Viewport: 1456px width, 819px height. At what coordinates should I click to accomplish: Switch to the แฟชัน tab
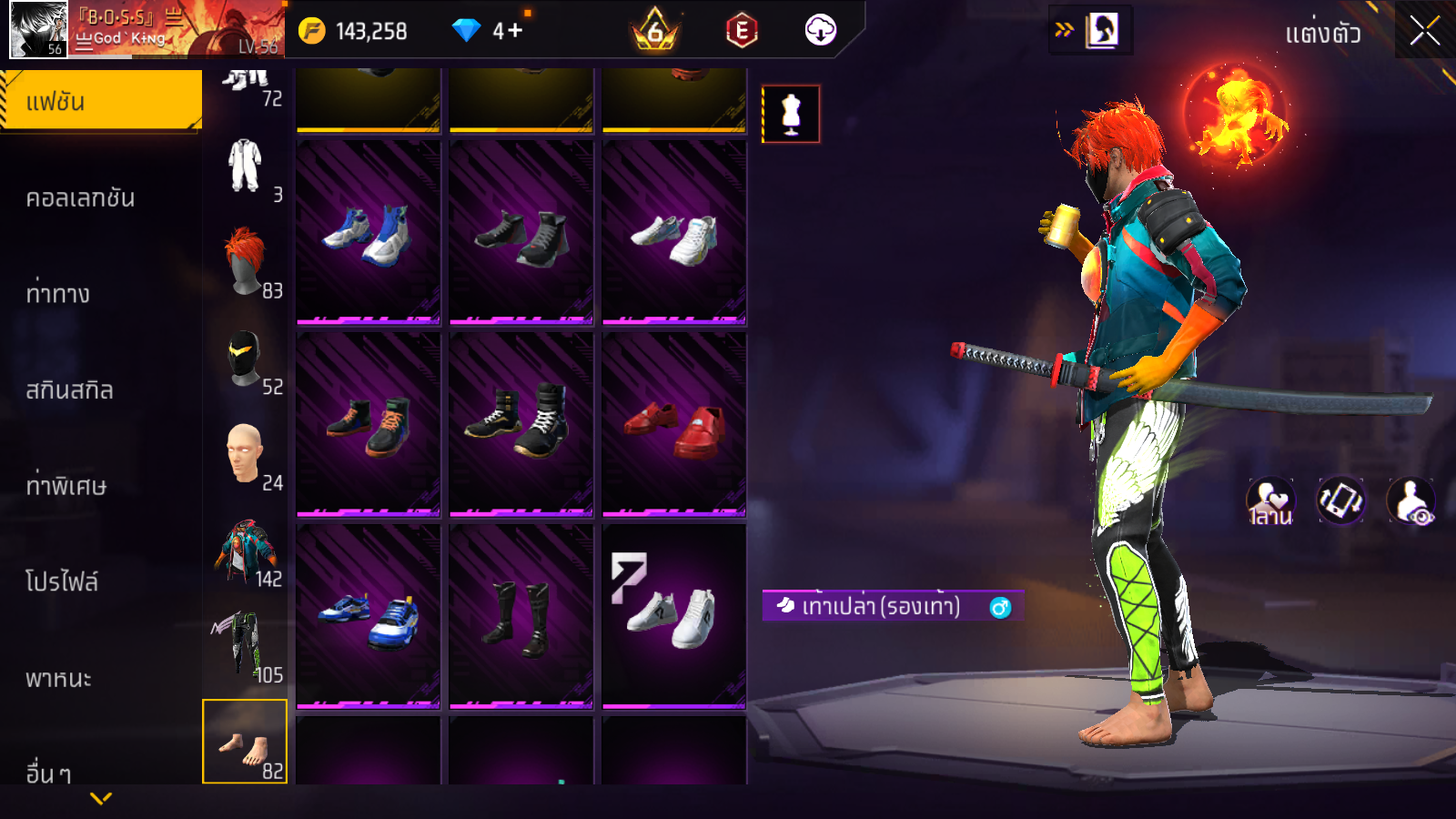coord(100,101)
